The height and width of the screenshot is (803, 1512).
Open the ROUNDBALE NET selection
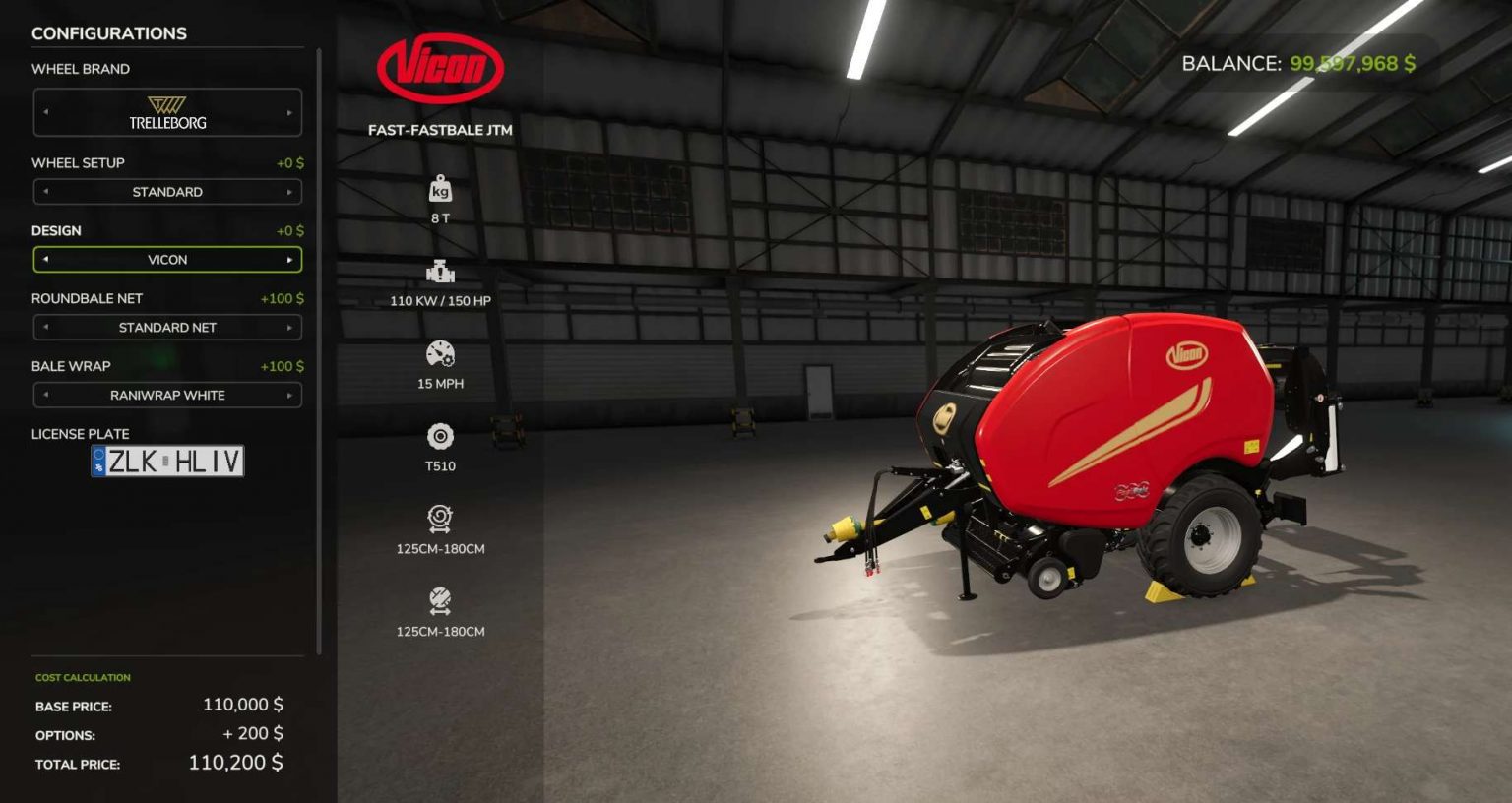pos(166,327)
